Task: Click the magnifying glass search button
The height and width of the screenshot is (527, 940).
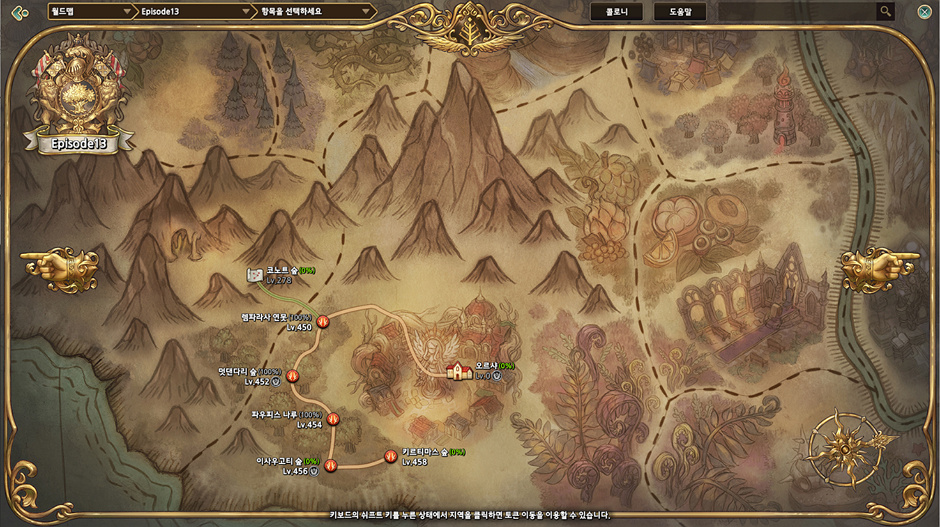Action: pyautogui.click(x=885, y=12)
